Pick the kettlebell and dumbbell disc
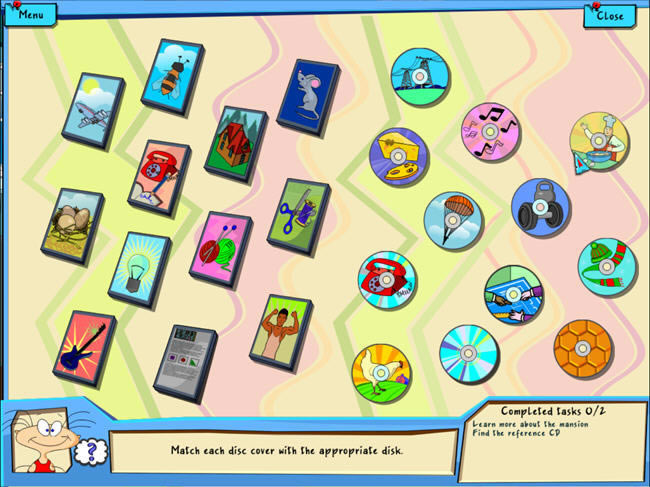 541,207
